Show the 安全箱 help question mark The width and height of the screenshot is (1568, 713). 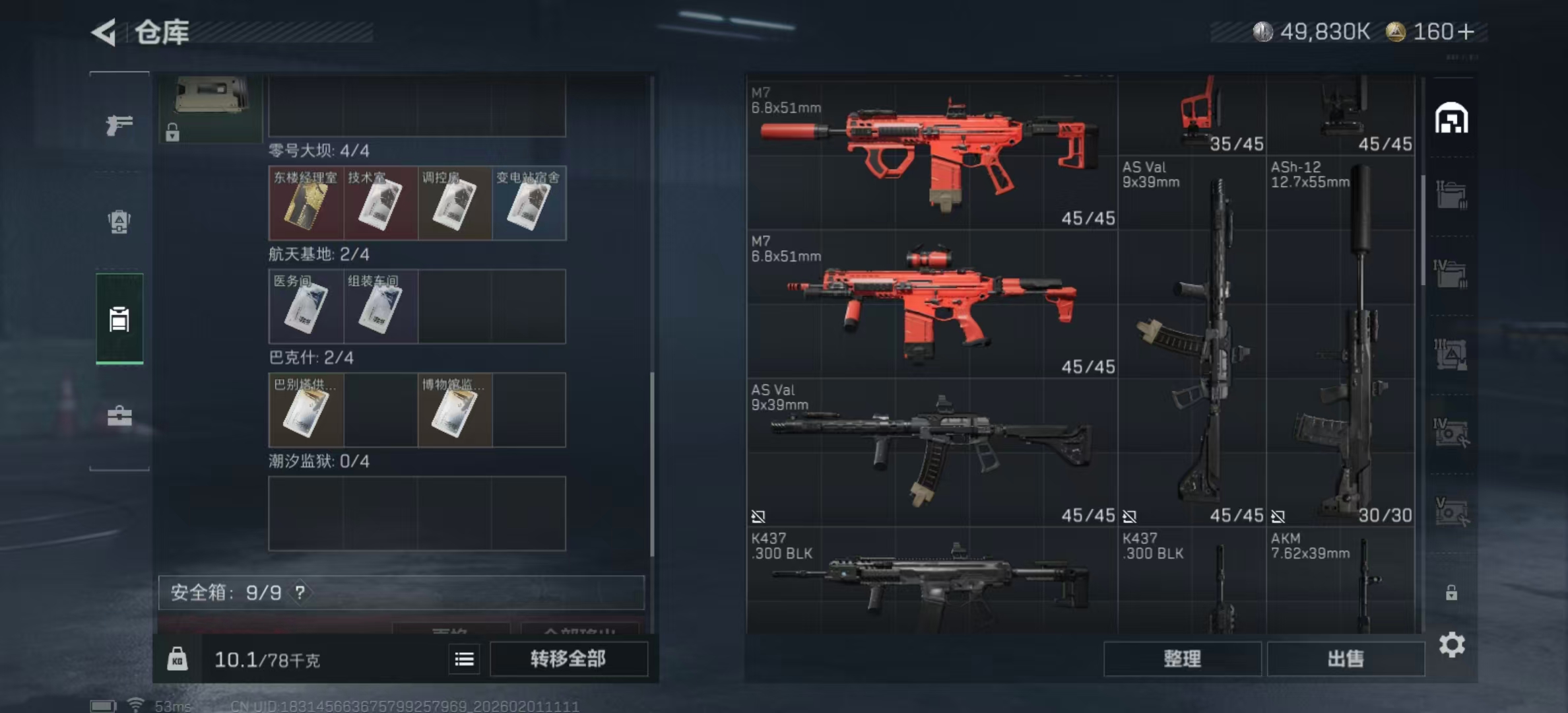click(x=300, y=593)
